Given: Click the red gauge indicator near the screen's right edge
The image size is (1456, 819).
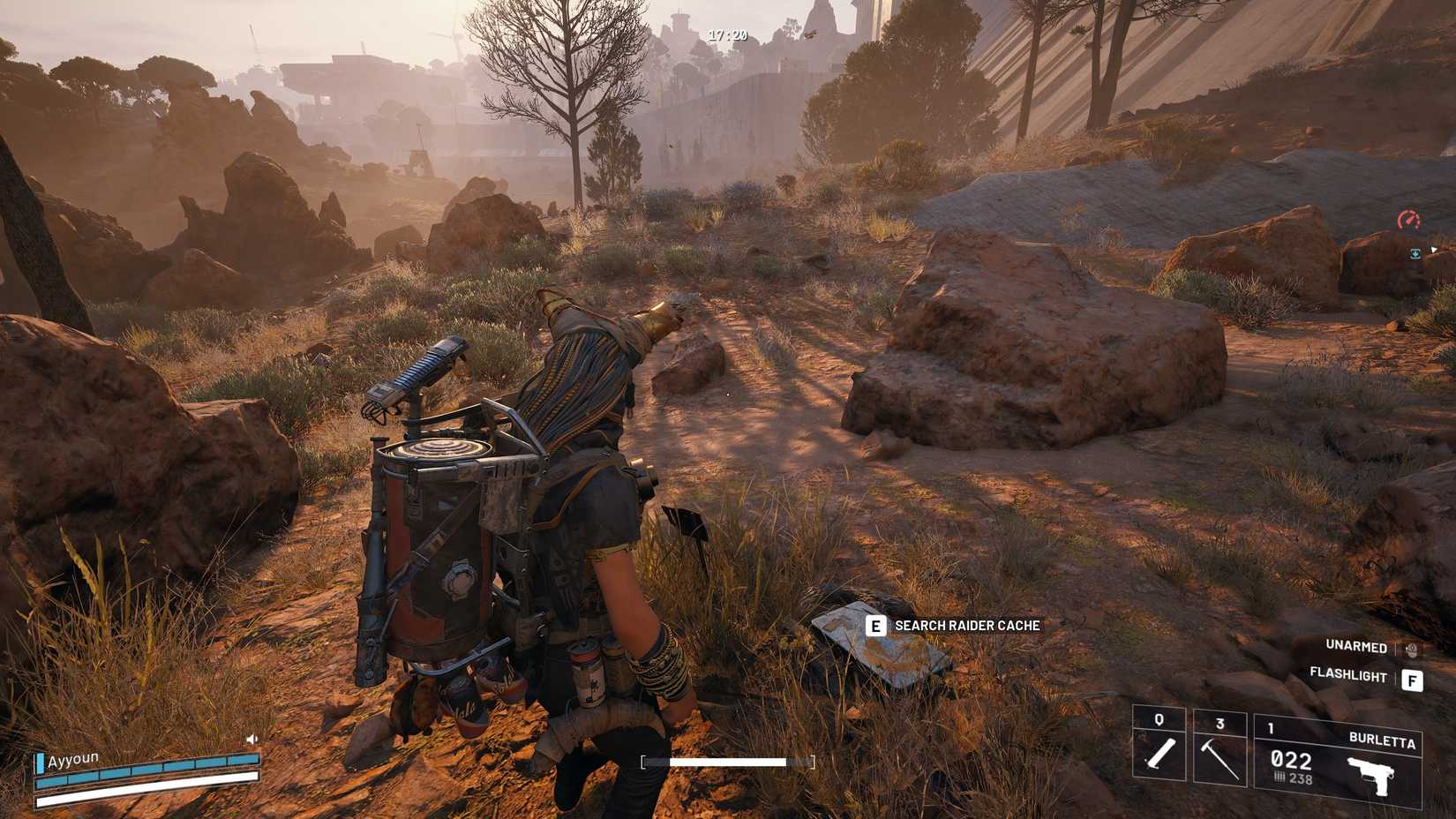Looking at the screenshot, I should tap(1409, 218).
